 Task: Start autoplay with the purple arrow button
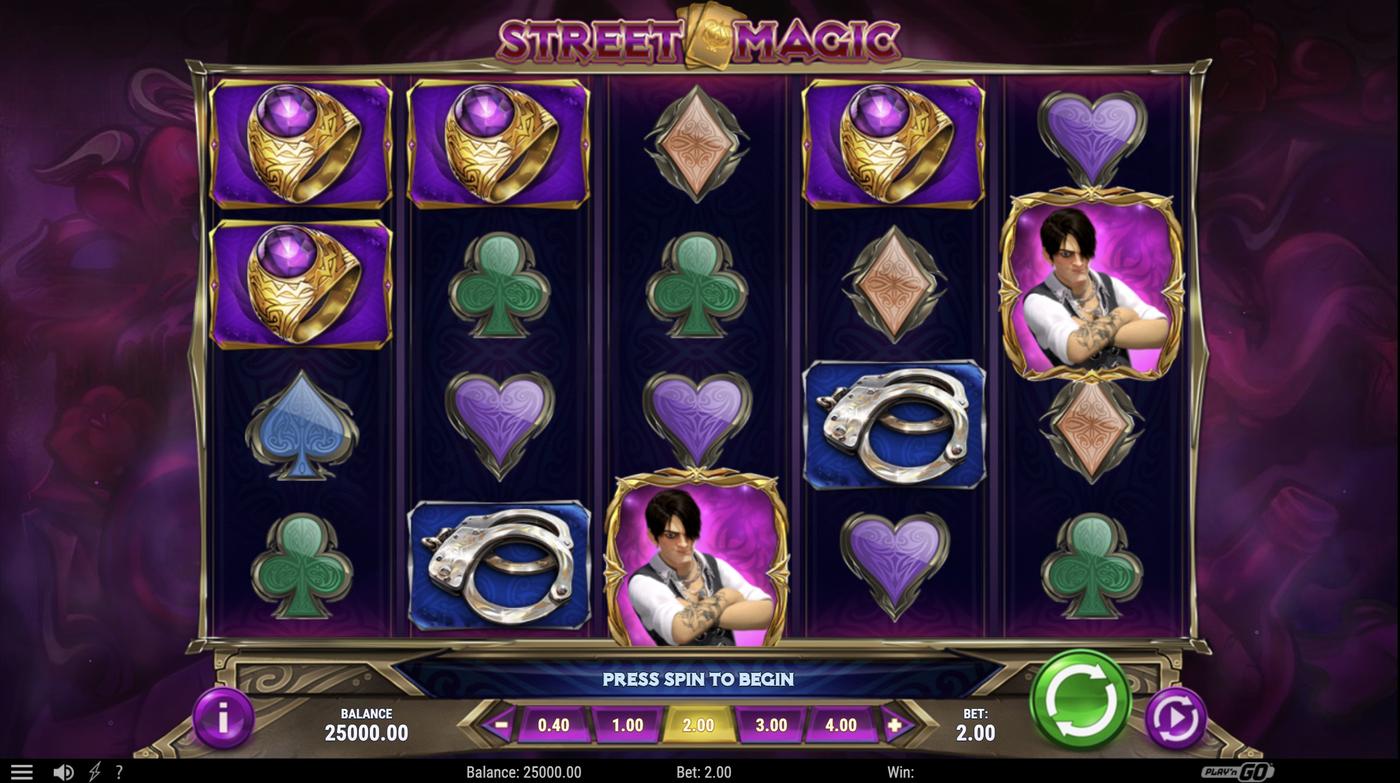(1176, 717)
